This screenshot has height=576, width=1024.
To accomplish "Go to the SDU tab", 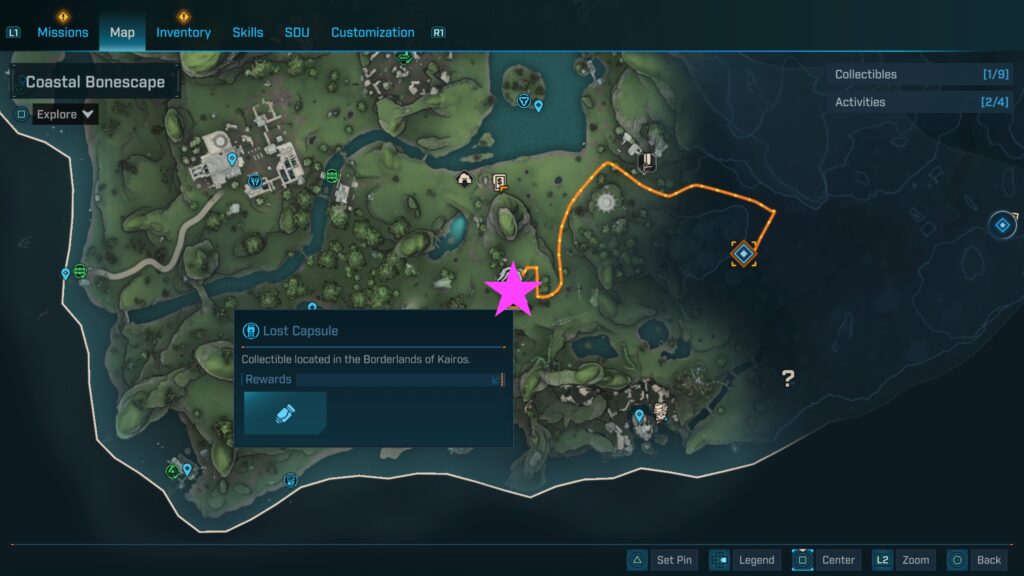I will (297, 32).
